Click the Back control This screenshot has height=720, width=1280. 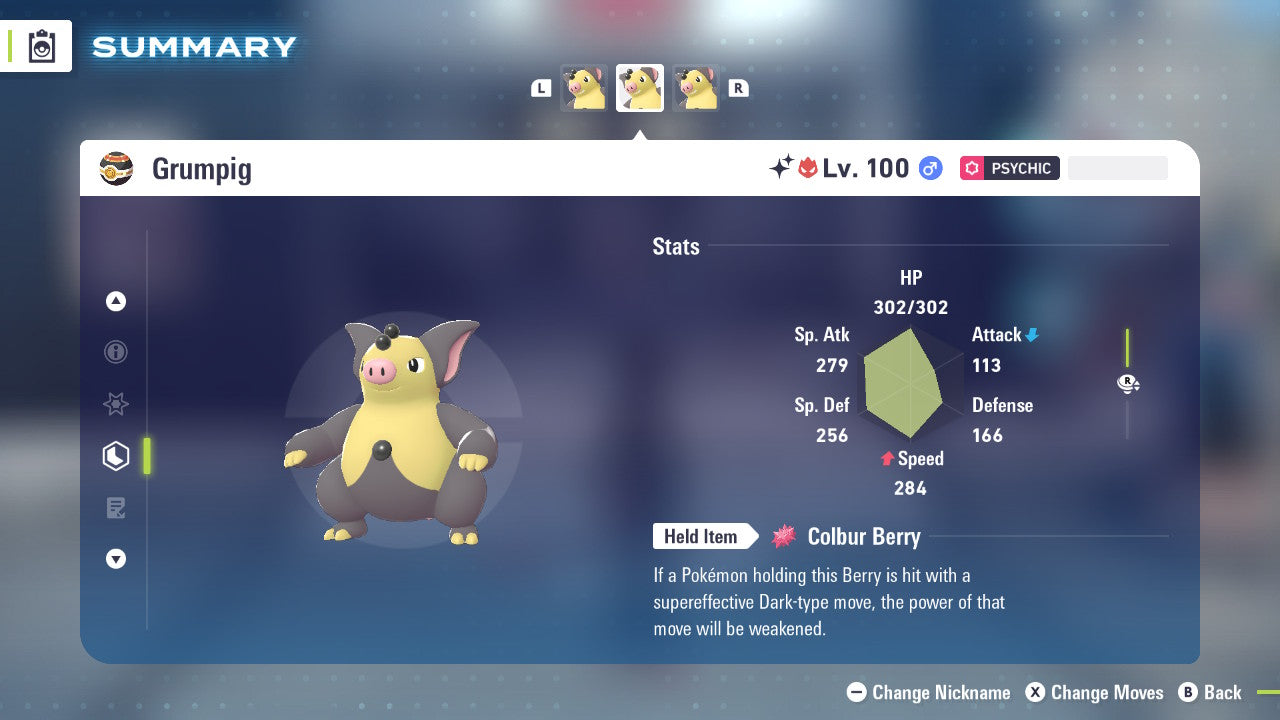pyautogui.click(x=1211, y=692)
